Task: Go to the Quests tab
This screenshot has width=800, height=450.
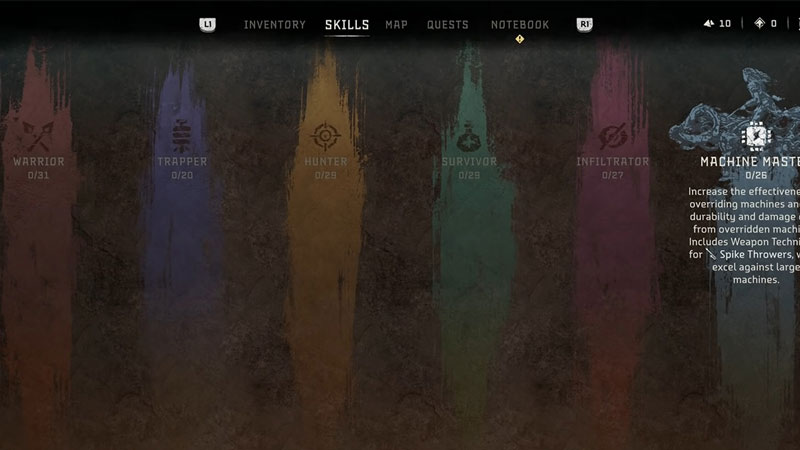Action: pyautogui.click(x=447, y=24)
